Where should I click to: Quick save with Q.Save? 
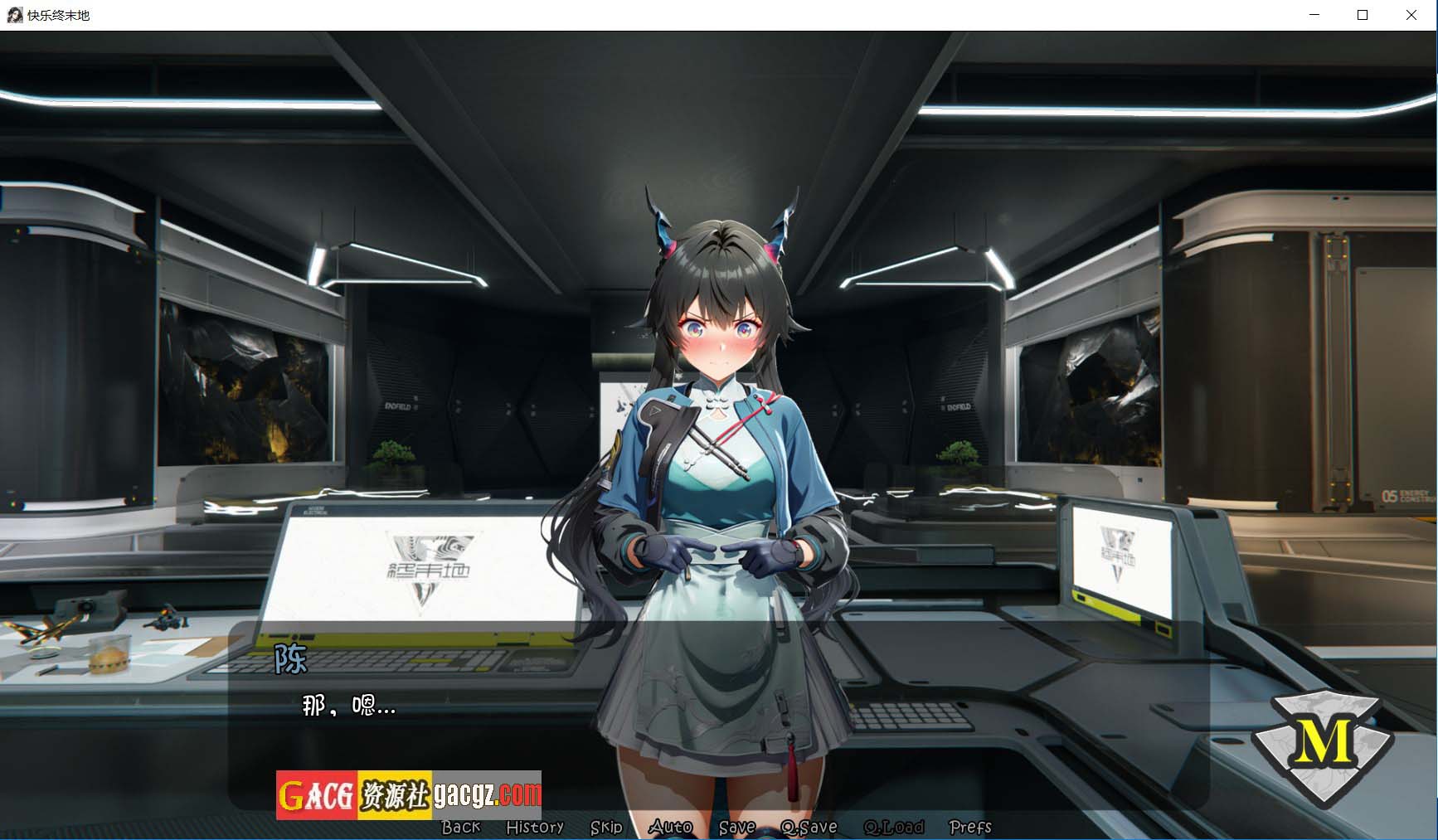pos(809,827)
